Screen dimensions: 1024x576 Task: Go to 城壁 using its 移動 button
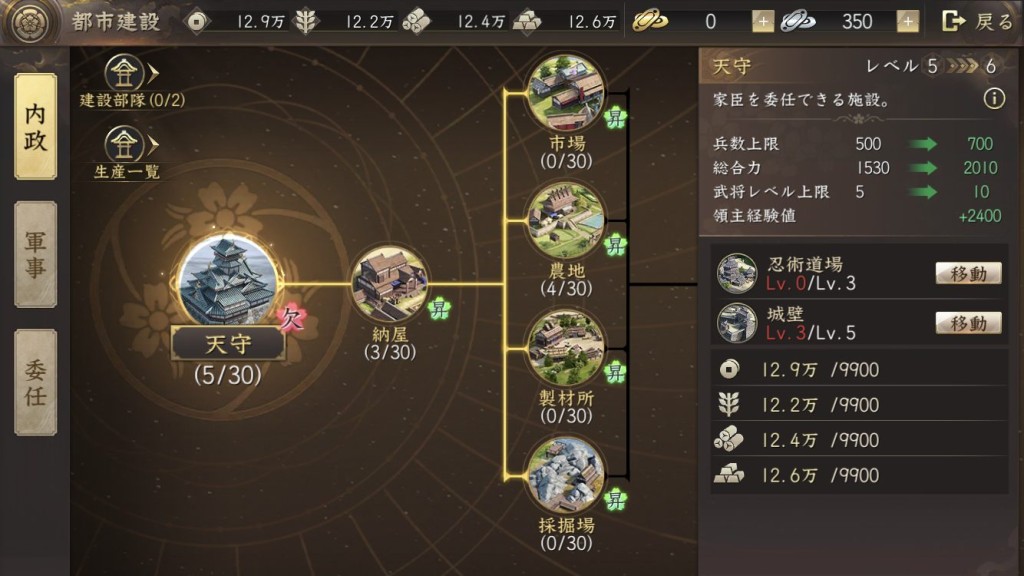pos(968,322)
